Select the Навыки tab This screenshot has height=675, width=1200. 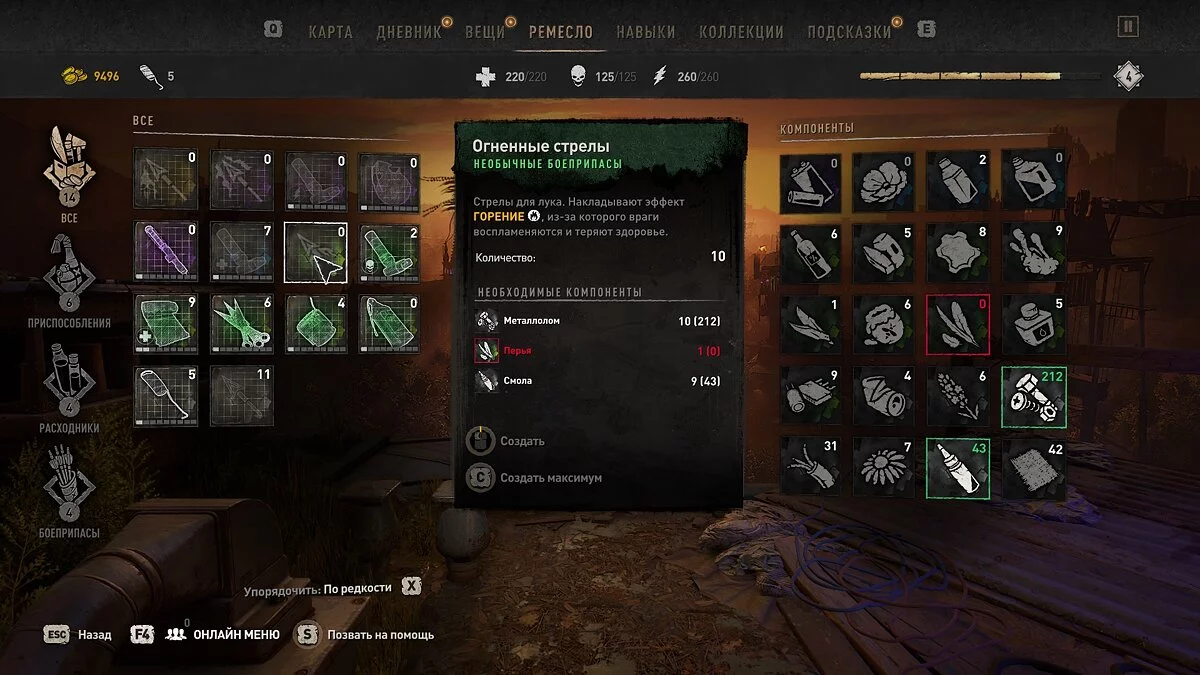tap(645, 31)
